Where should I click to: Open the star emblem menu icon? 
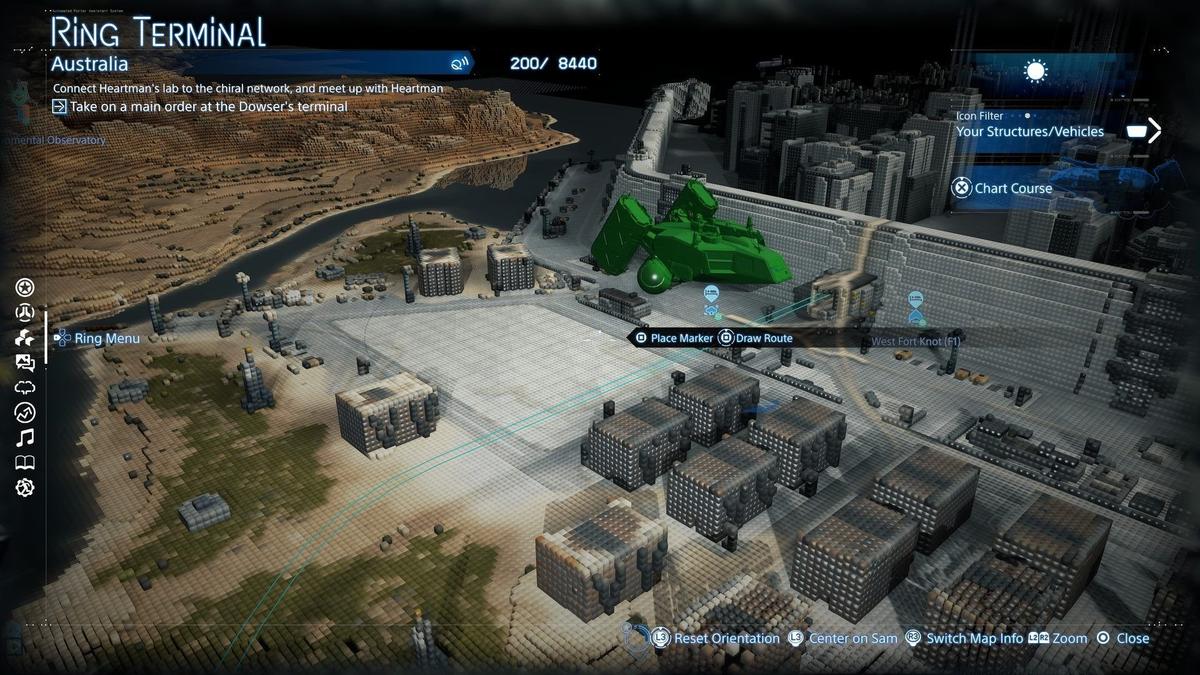click(x=25, y=288)
